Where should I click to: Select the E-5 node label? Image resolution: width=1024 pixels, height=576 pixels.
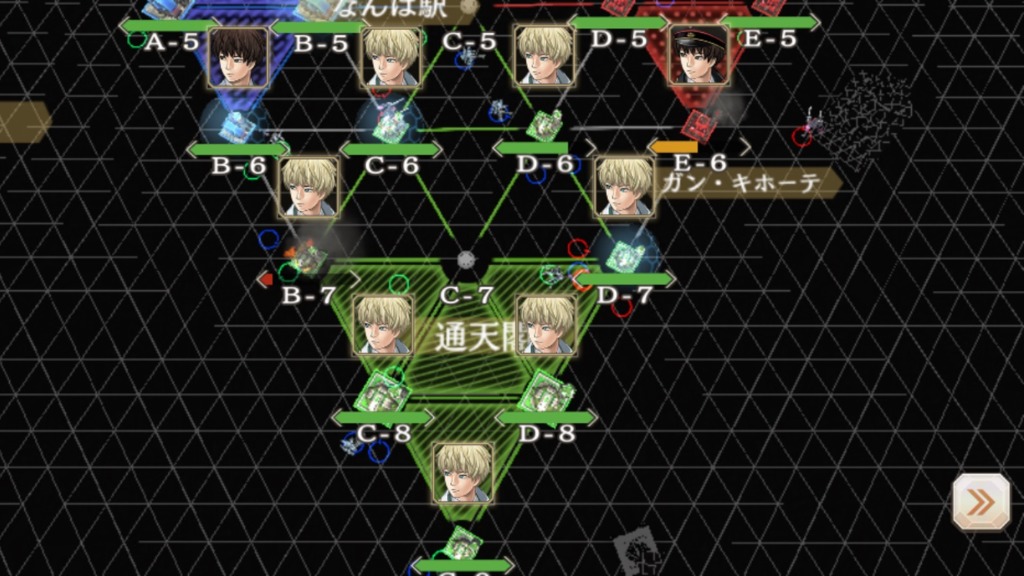(x=771, y=39)
